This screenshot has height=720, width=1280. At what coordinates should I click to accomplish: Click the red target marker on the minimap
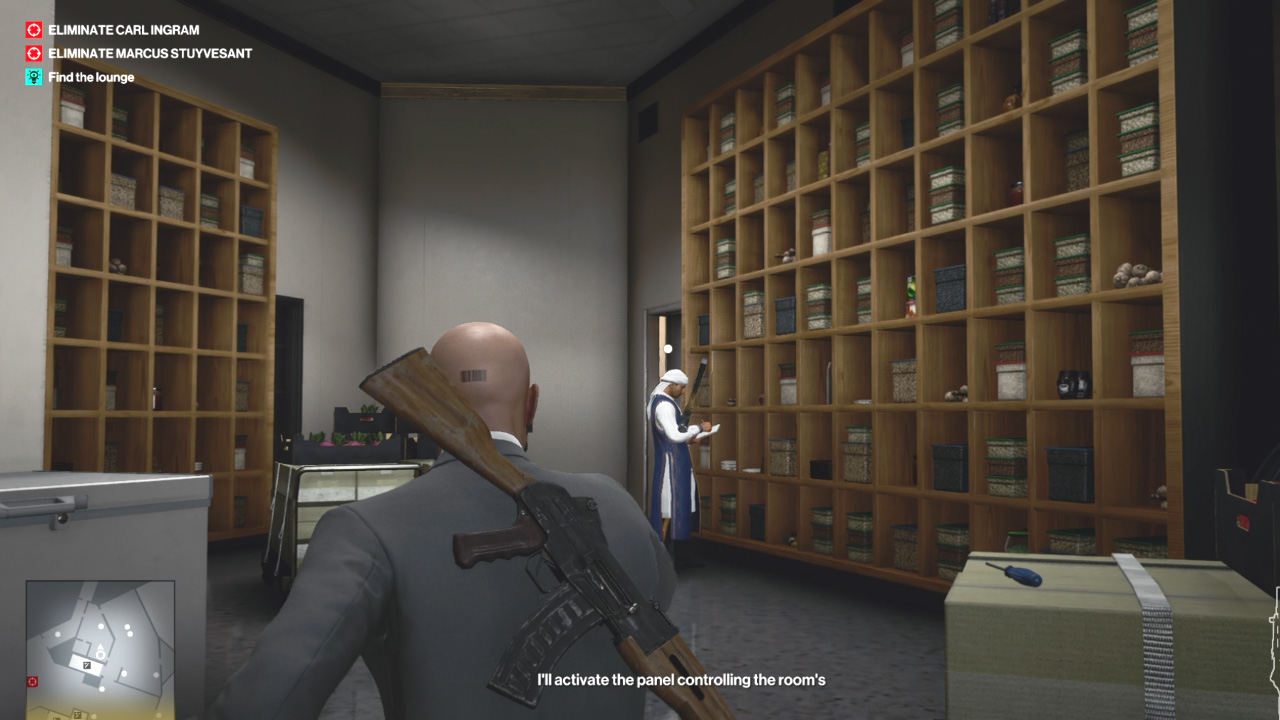(33, 682)
